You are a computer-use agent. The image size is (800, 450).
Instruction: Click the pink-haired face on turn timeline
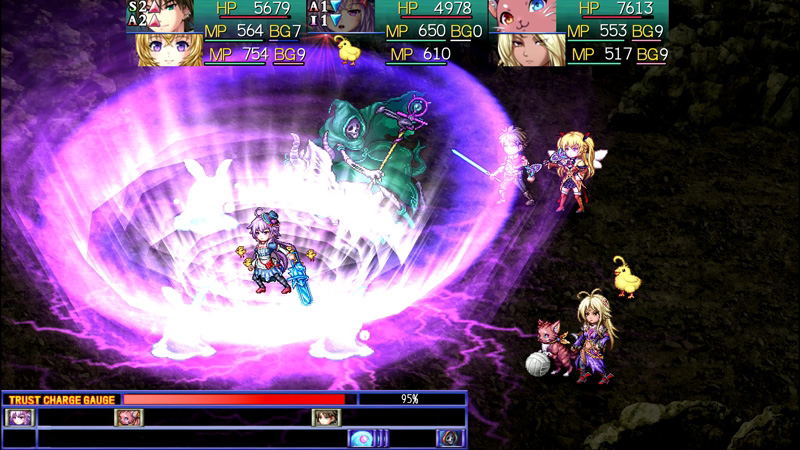point(129,417)
